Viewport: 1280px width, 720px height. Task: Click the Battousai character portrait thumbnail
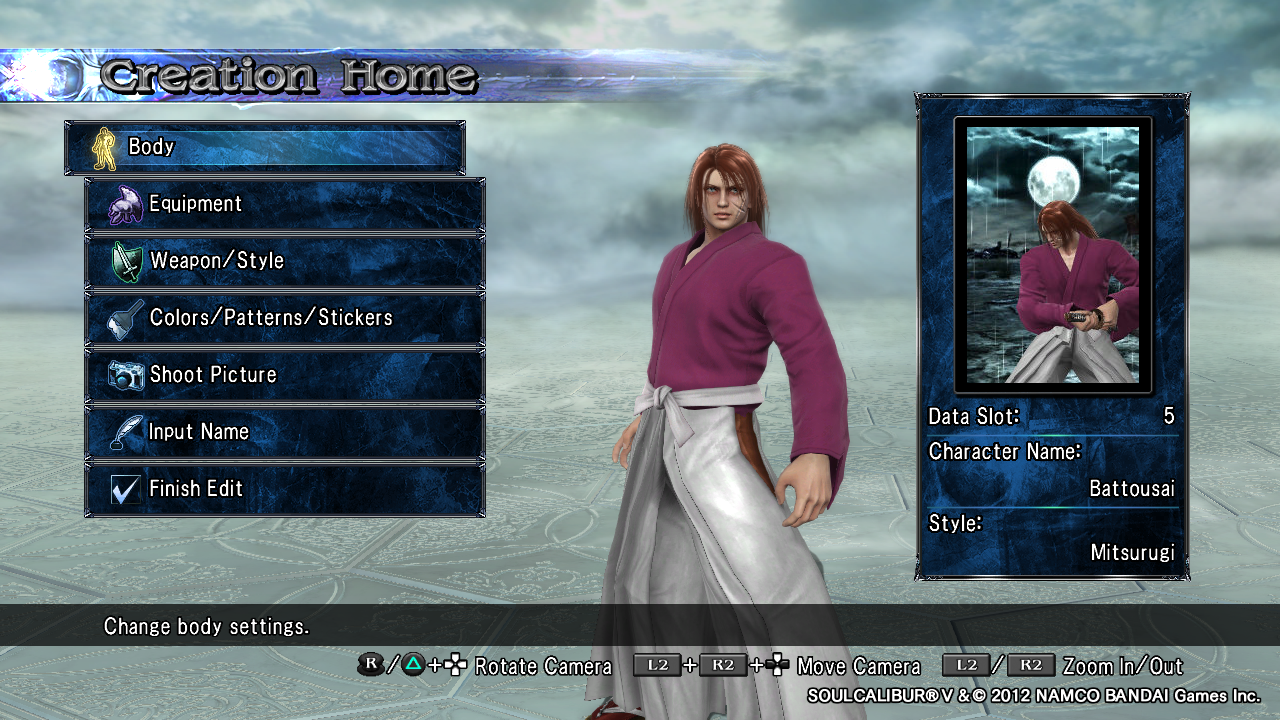(1053, 255)
